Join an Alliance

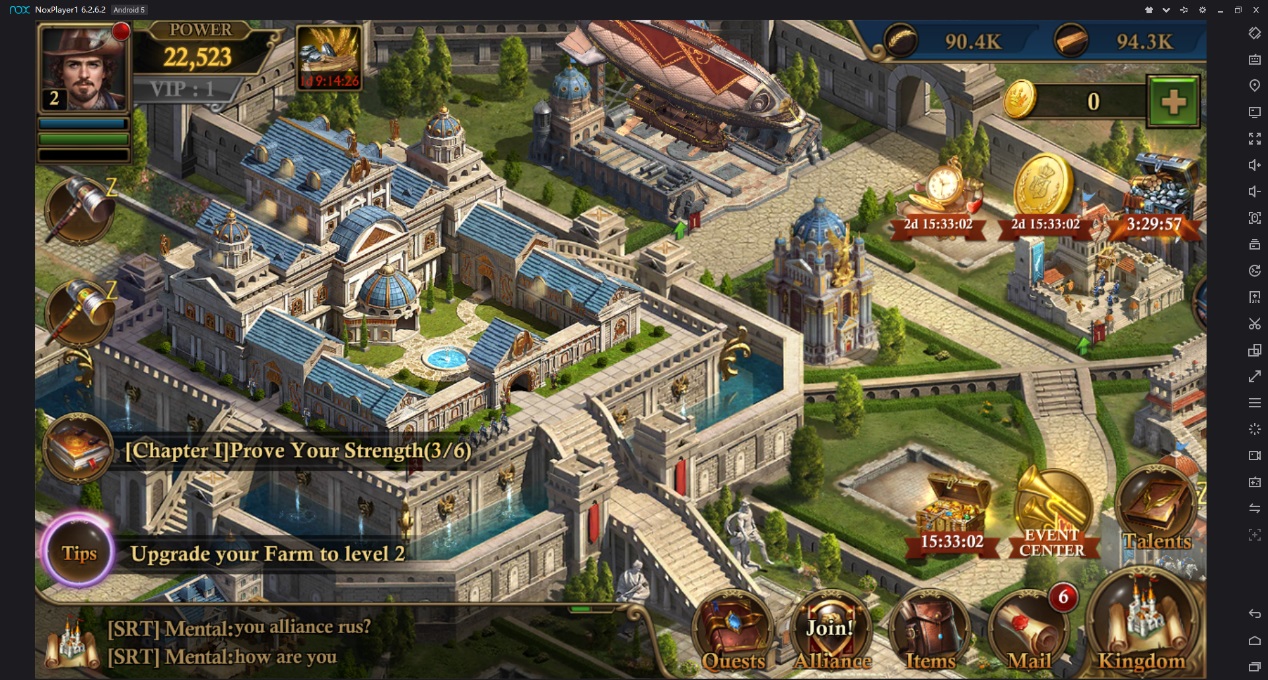click(831, 632)
